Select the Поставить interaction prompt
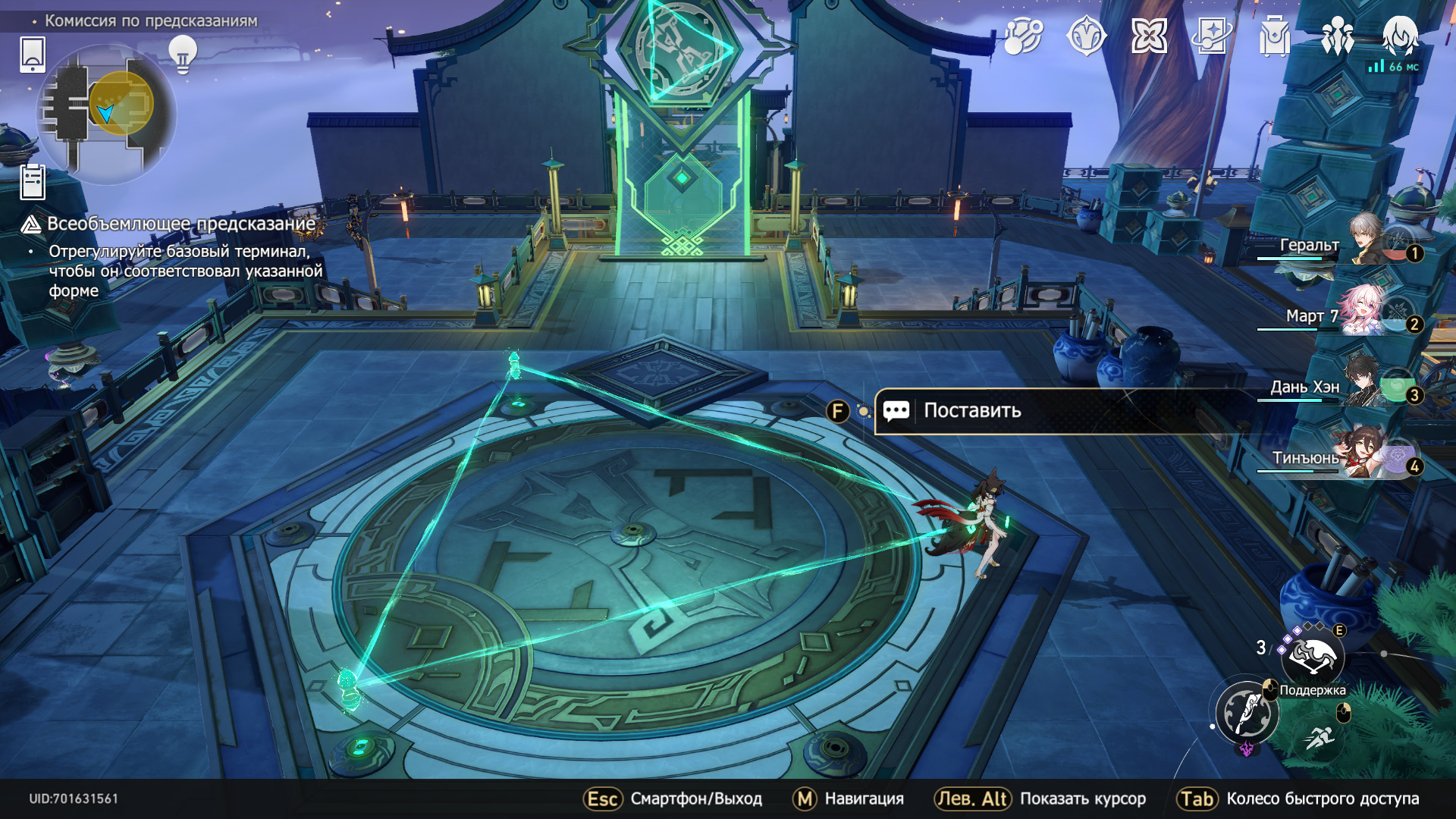The width and height of the screenshot is (1456, 819). [972, 411]
